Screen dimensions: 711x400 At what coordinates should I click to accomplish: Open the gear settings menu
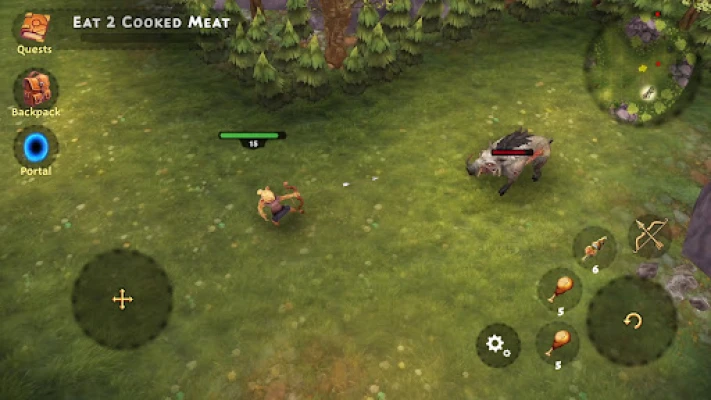(x=497, y=345)
